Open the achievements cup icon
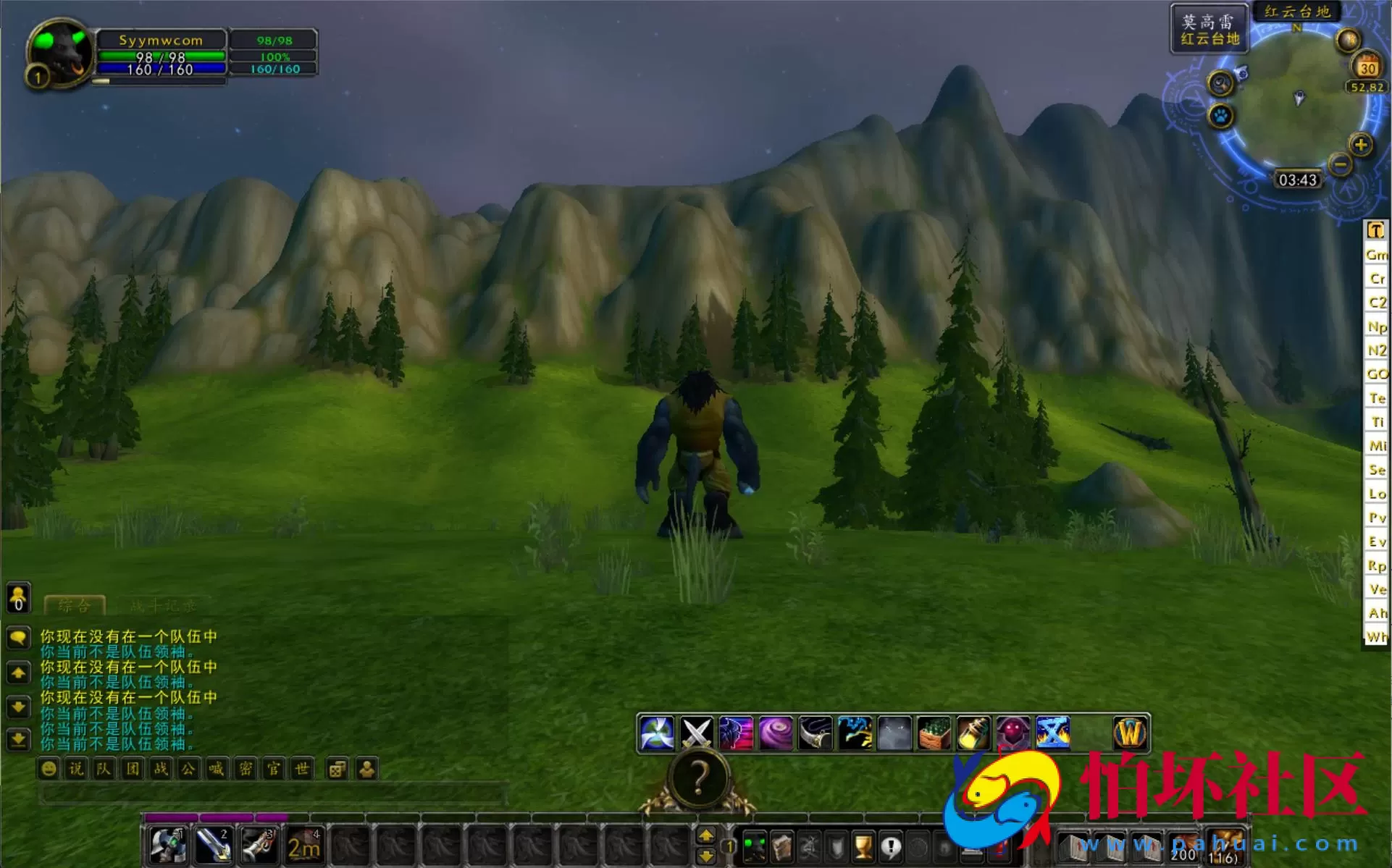The height and width of the screenshot is (868, 1392). (863, 848)
